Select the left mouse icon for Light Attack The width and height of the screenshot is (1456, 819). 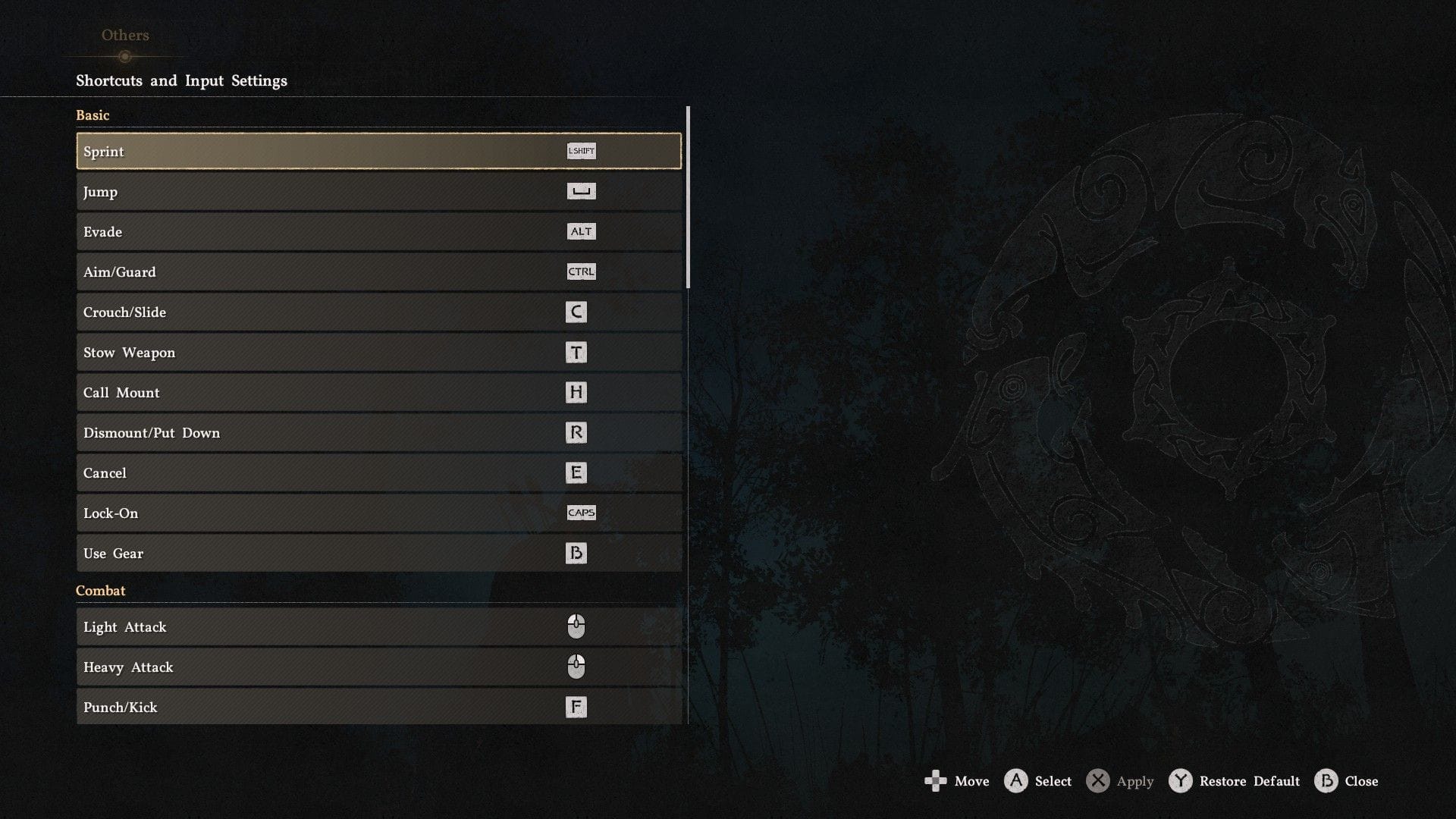(577, 627)
